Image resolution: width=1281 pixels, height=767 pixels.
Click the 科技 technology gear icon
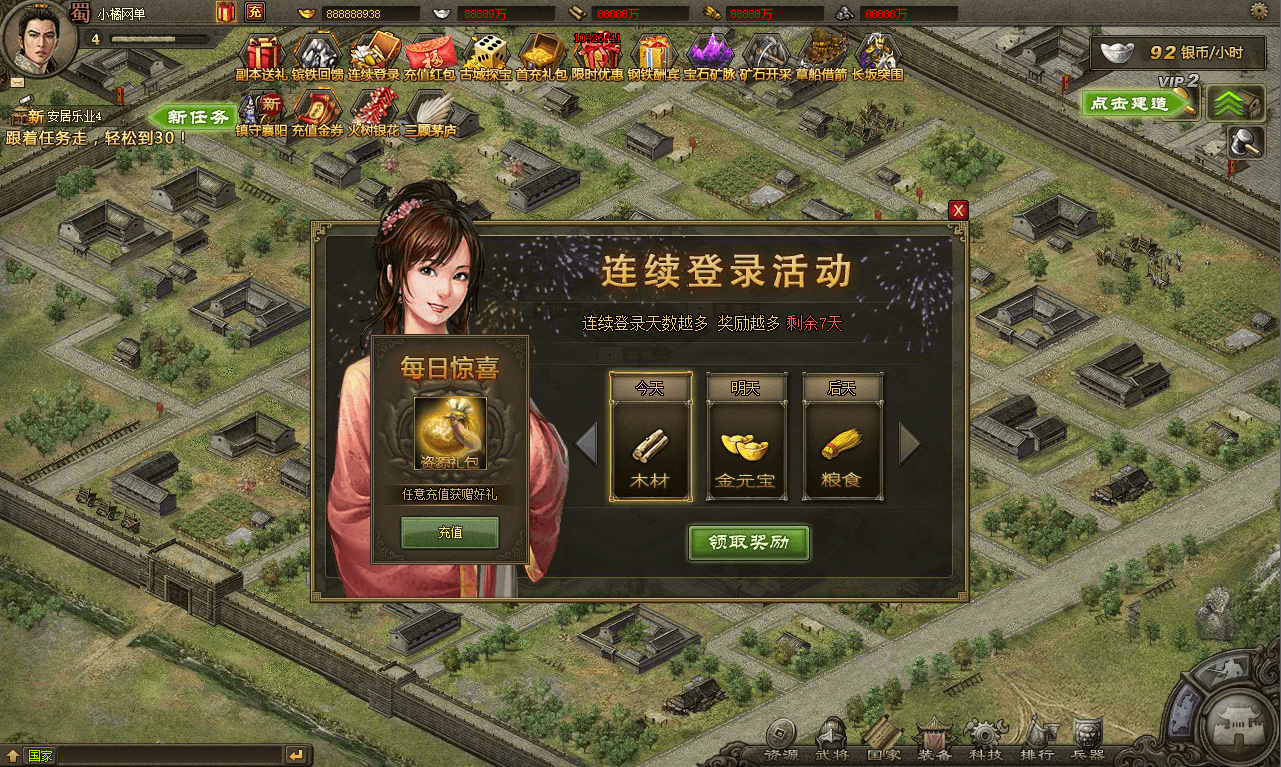point(984,733)
